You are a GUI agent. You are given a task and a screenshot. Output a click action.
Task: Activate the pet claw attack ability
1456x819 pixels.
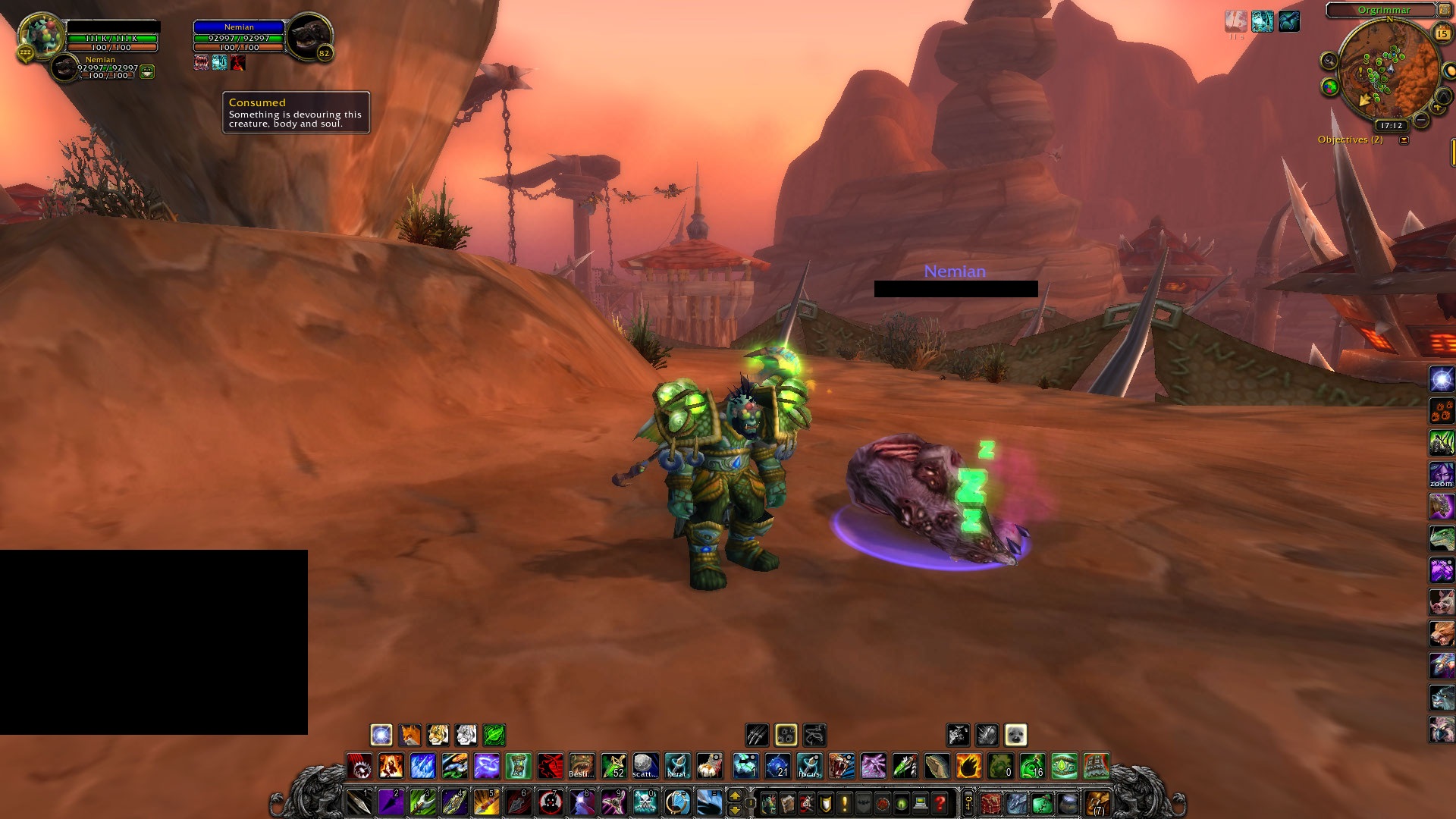click(x=757, y=735)
